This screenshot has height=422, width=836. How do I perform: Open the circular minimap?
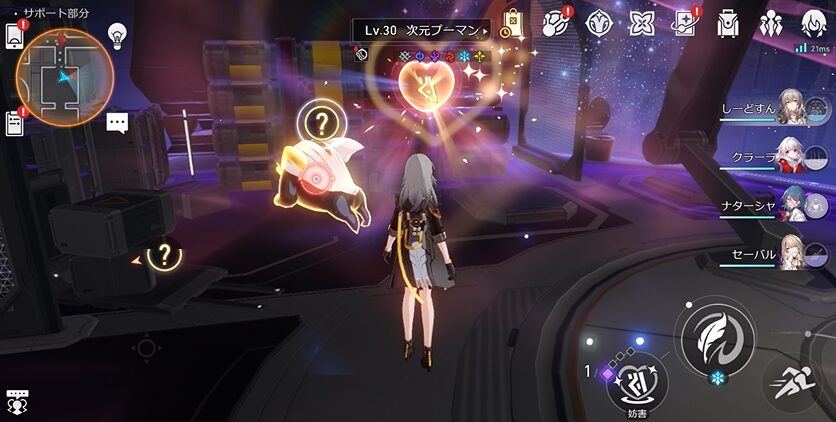[x=63, y=74]
